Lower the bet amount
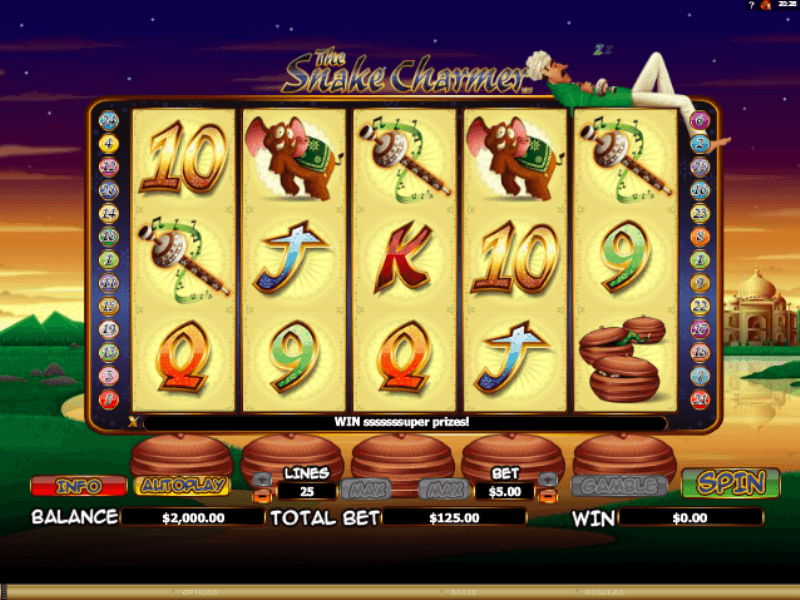Viewport: 800px width, 600px height. tap(547, 496)
